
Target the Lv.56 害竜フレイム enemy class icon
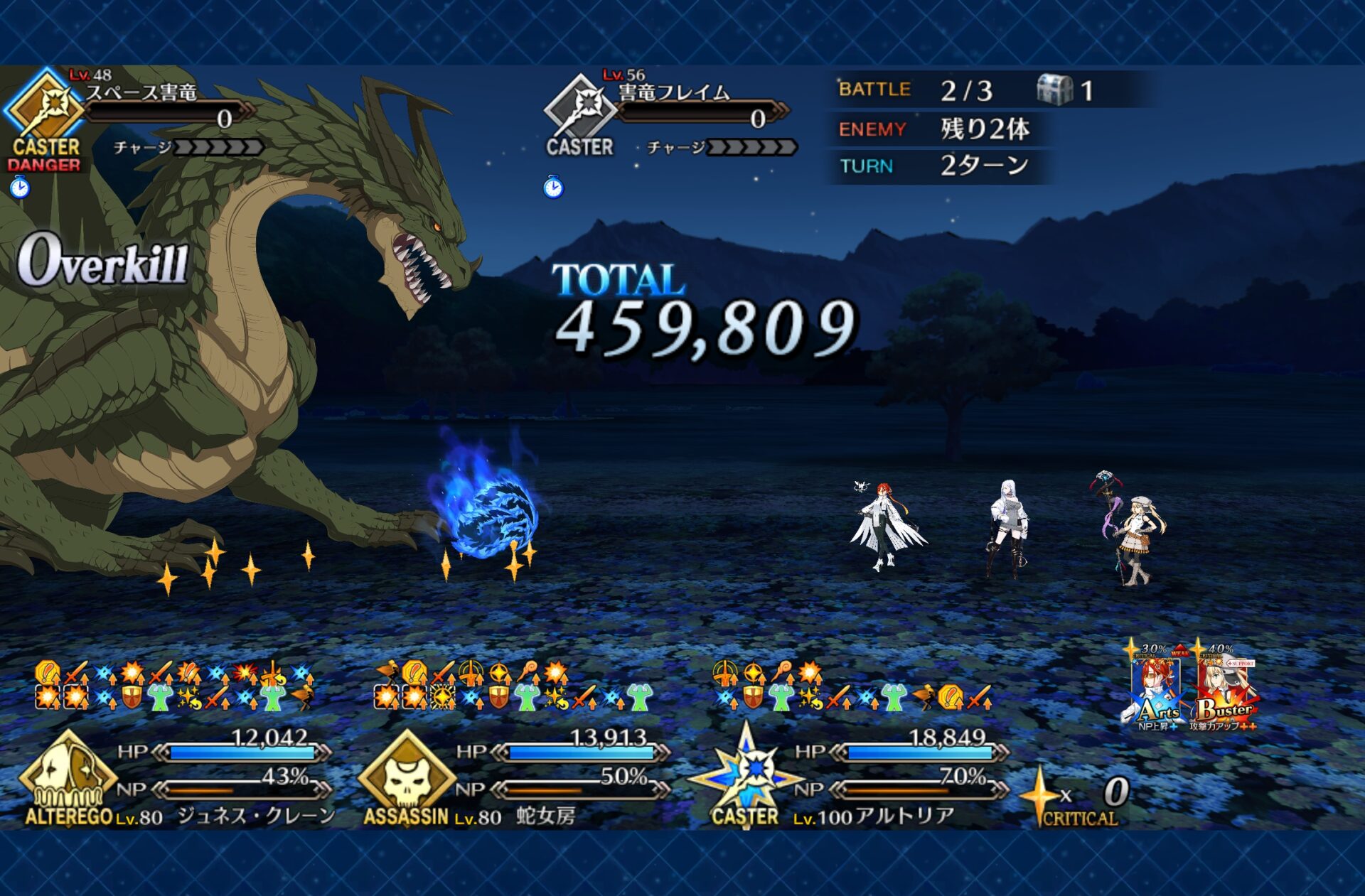[579, 108]
